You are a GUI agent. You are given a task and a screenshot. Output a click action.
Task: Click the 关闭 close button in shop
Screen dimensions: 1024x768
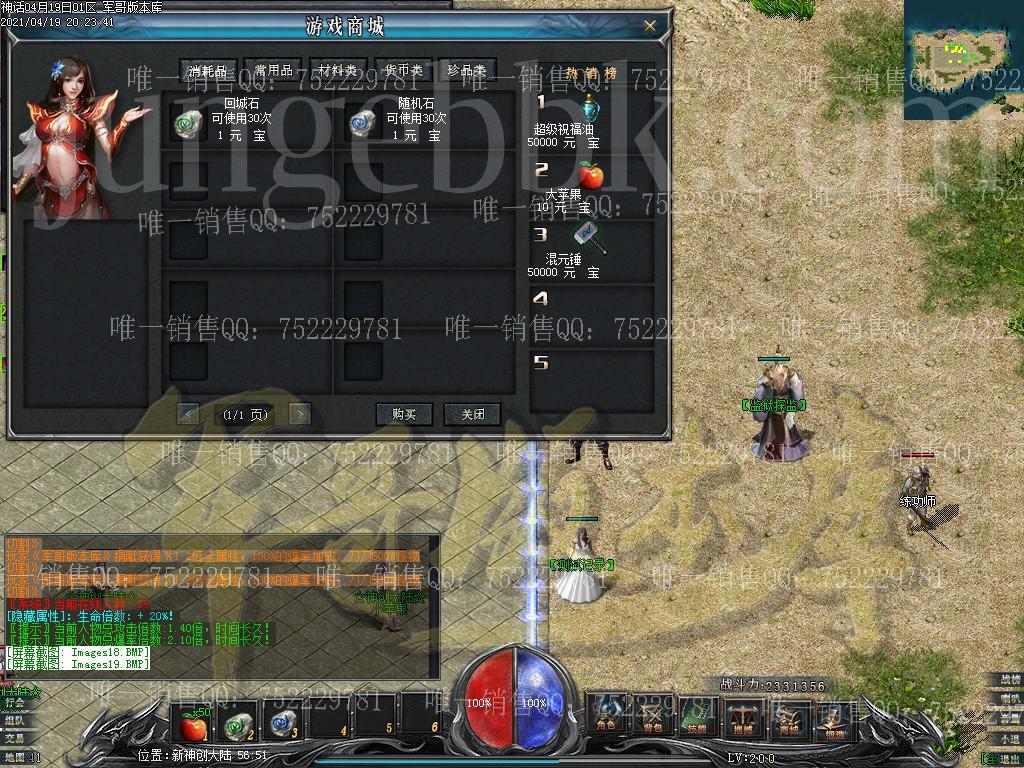(473, 414)
